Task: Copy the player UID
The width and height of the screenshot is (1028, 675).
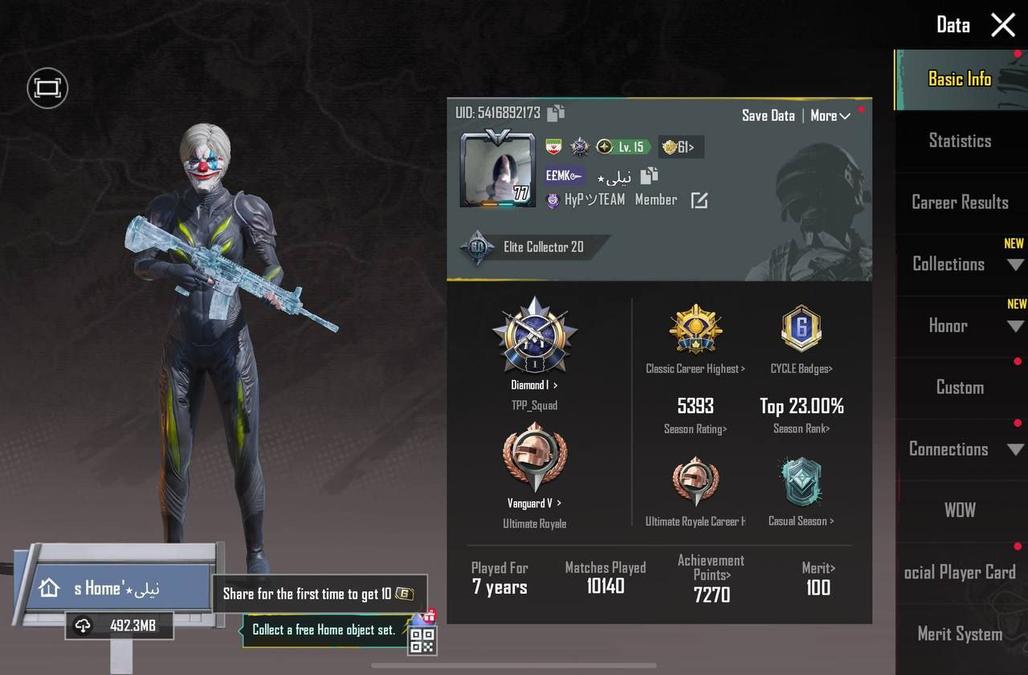Action: click(x=556, y=113)
